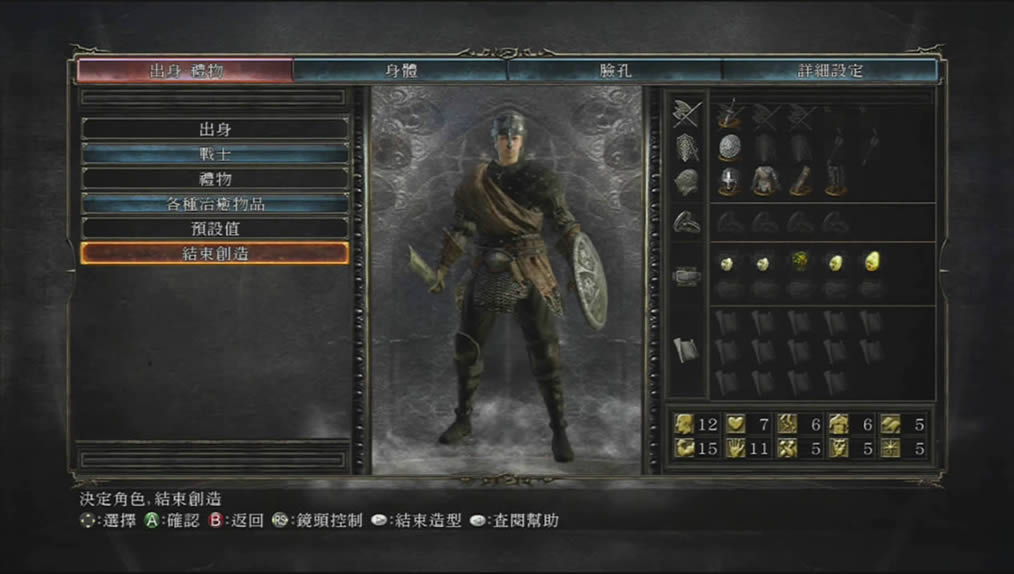Screen dimensions: 1014x574
Task: Select the 出身 禮物 tab
Action: point(185,71)
